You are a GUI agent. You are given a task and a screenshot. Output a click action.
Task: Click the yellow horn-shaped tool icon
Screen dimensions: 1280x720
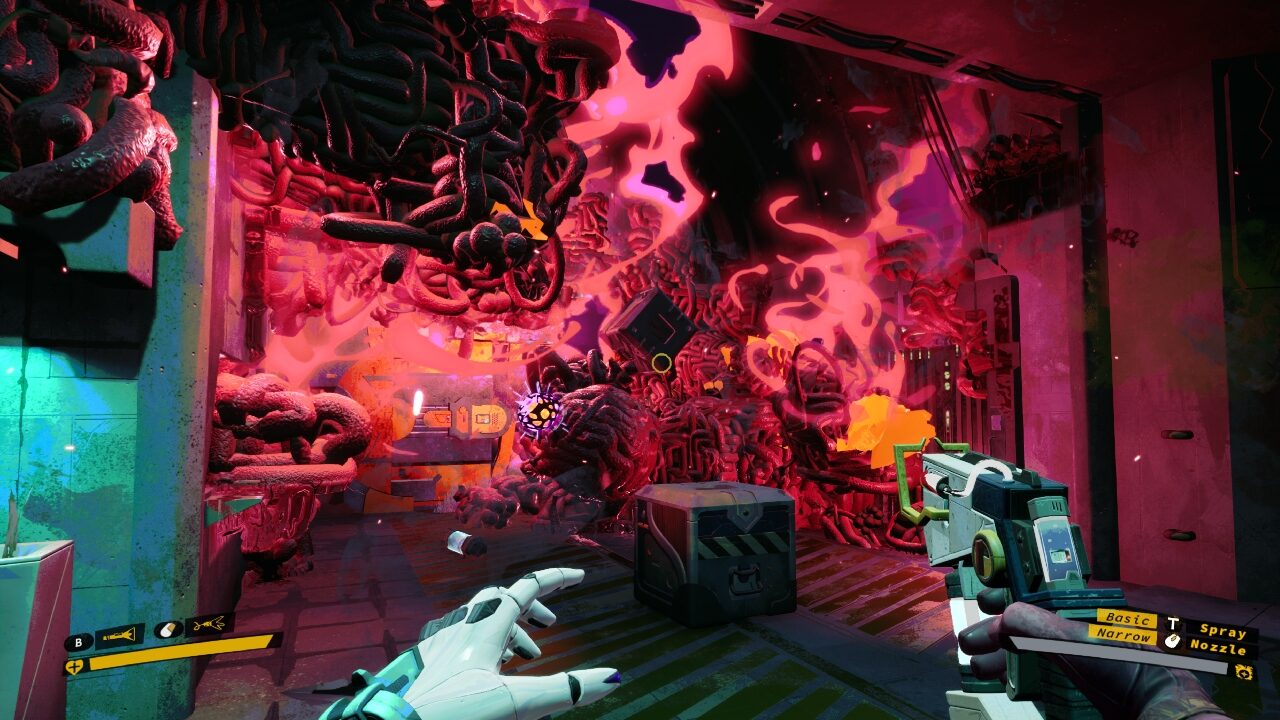(119, 635)
